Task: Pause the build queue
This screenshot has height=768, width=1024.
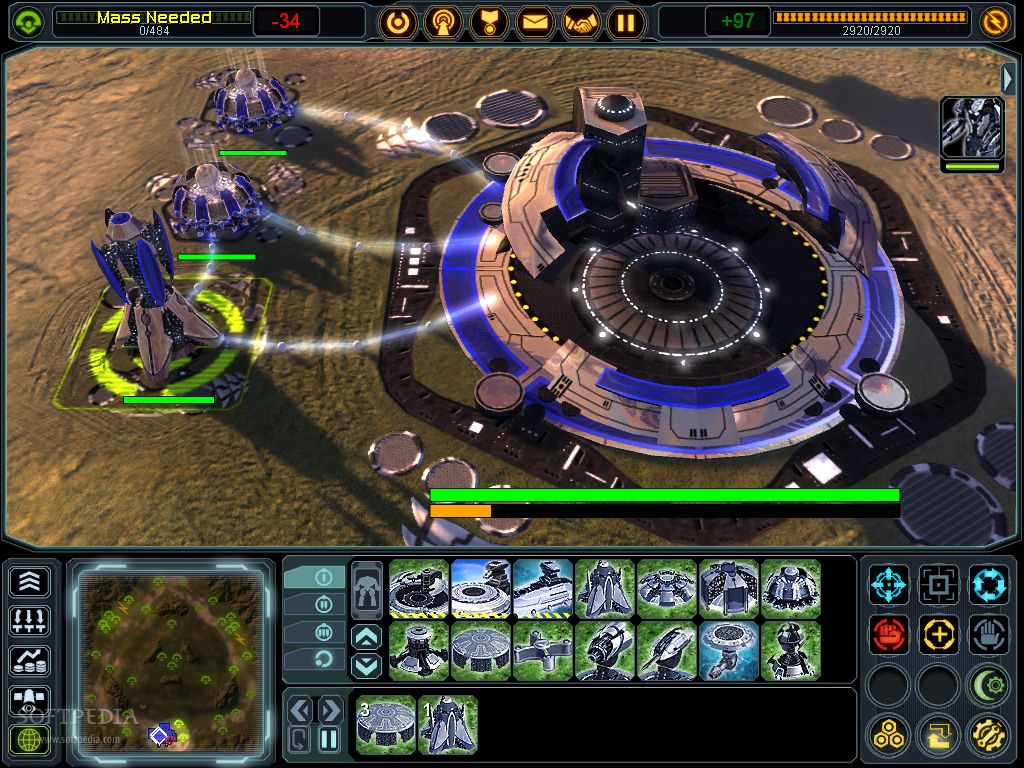Action: 329,740
